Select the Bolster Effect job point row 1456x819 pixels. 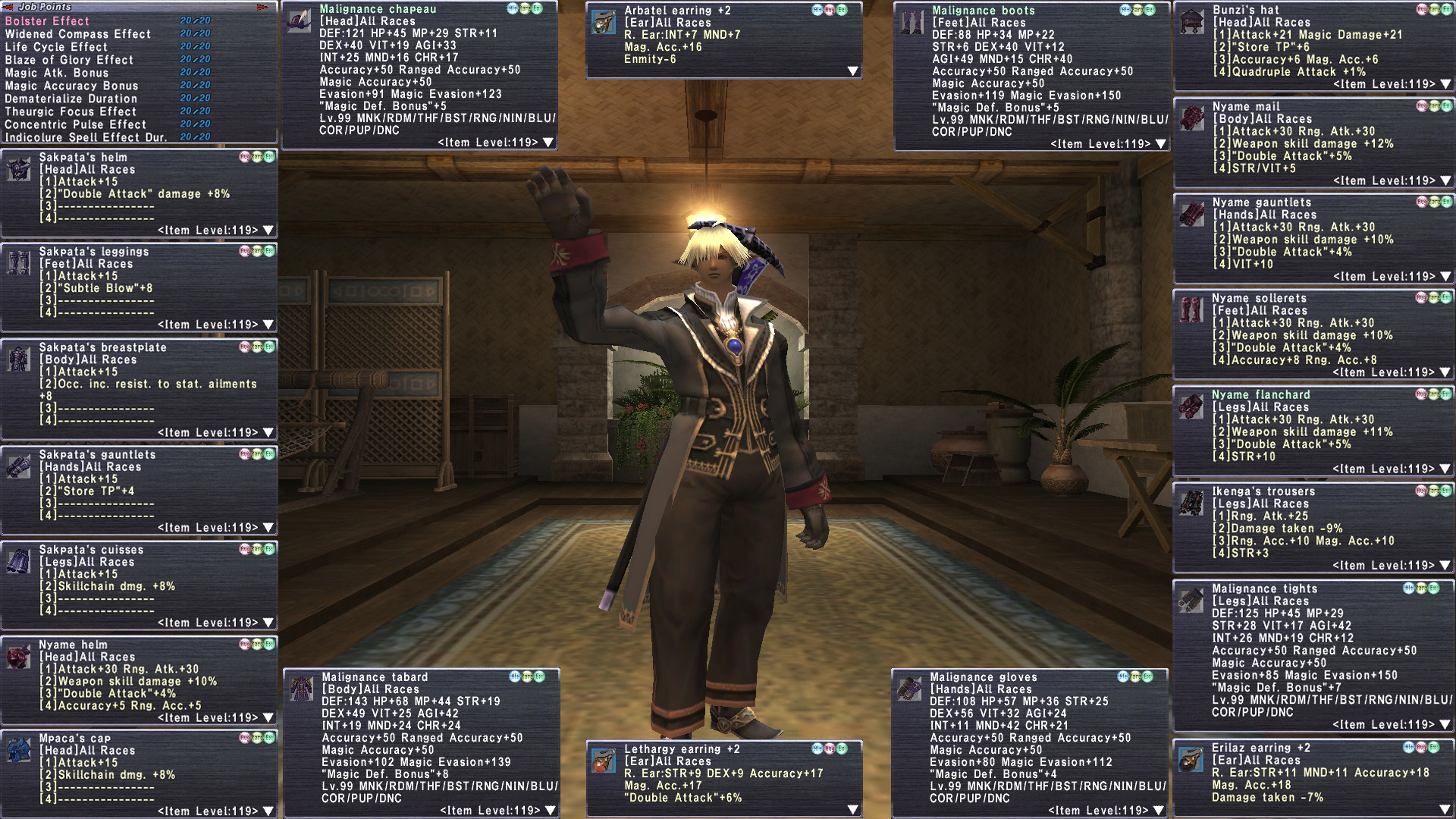47,21
